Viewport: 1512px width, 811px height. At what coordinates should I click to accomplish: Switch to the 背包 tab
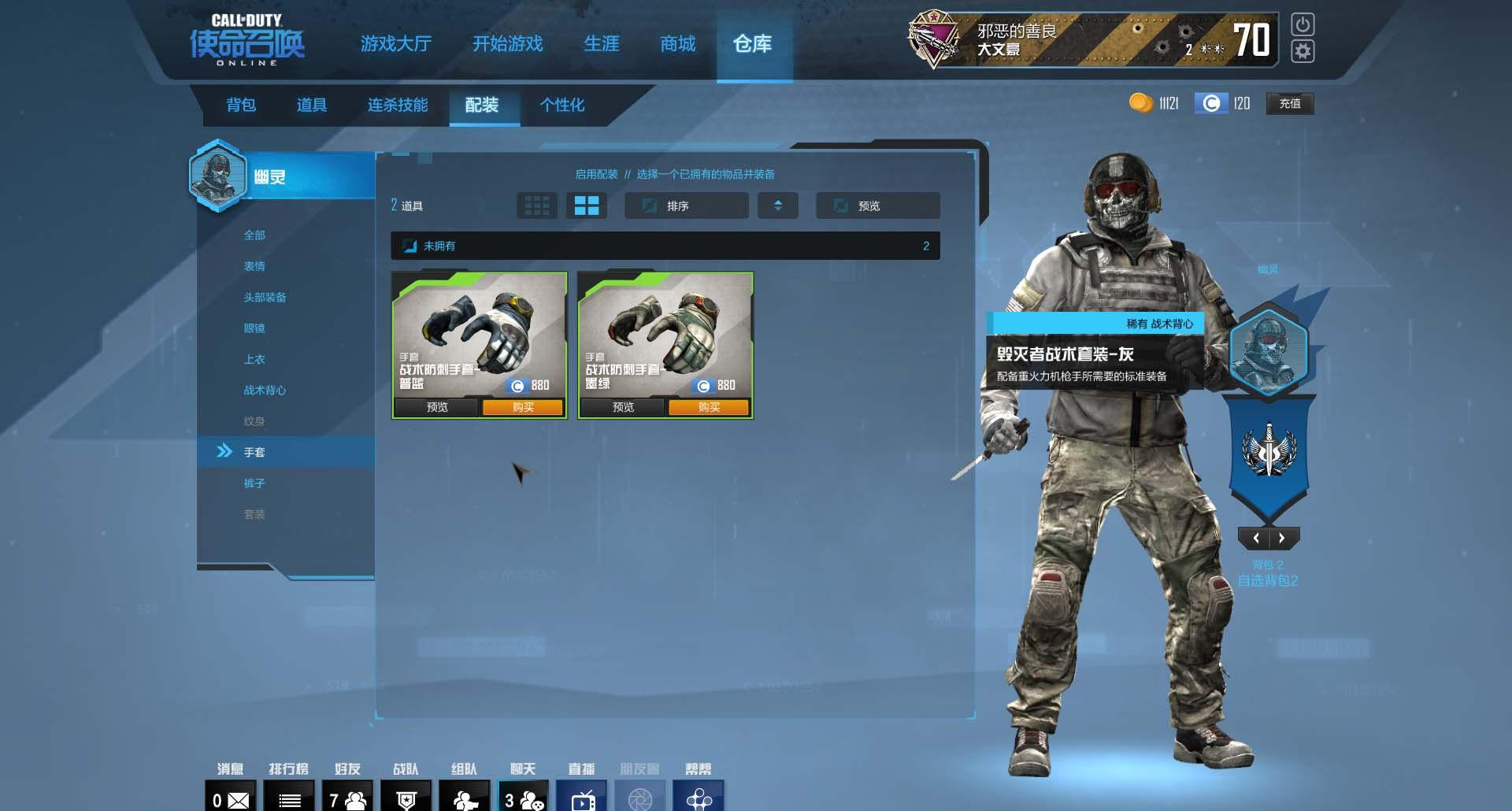coord(241,105)
